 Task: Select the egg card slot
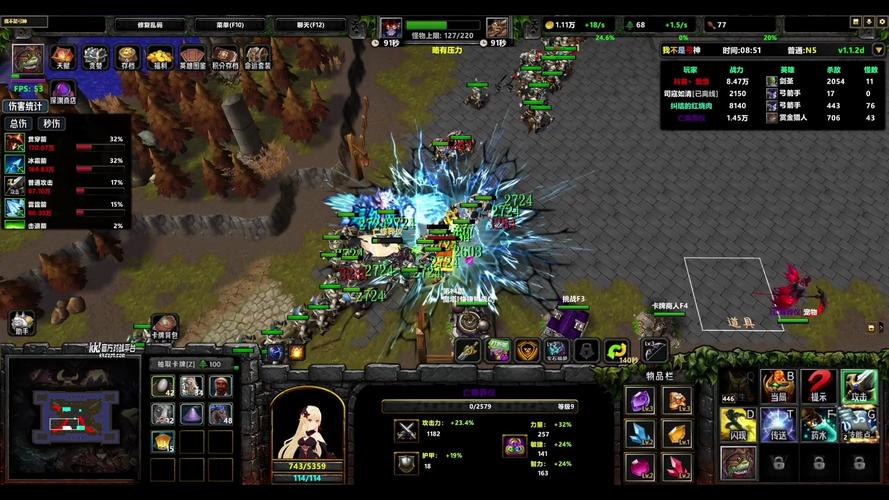(x=163, y=386)
